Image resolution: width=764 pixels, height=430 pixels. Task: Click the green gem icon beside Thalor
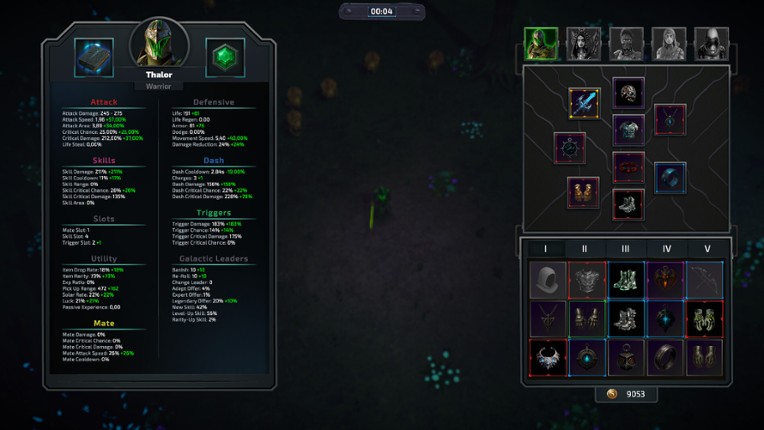click(225, 58)
